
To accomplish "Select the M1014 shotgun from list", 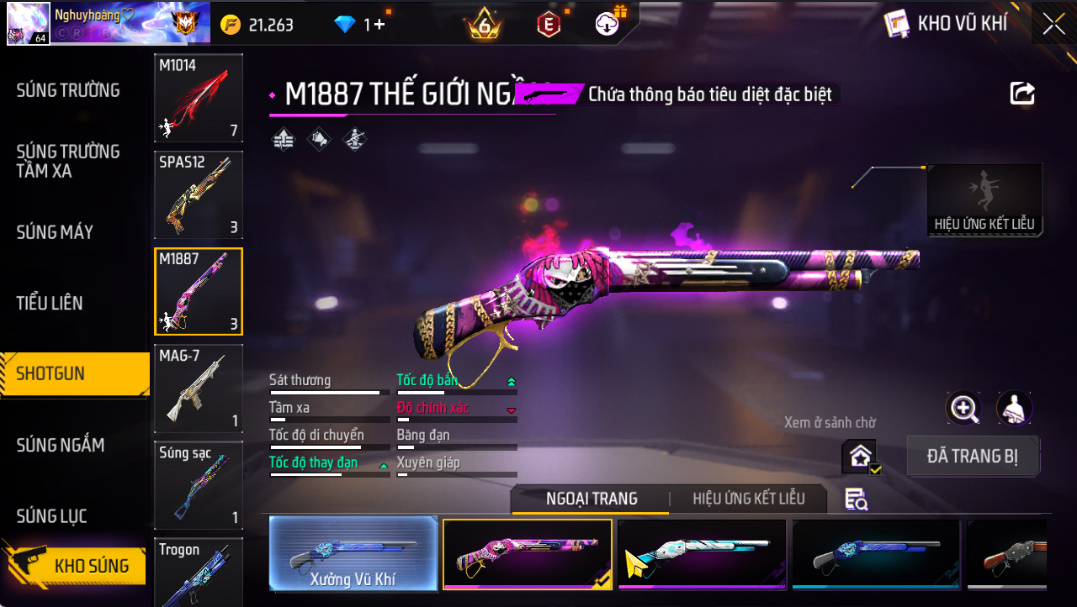I will click(198, 98).
